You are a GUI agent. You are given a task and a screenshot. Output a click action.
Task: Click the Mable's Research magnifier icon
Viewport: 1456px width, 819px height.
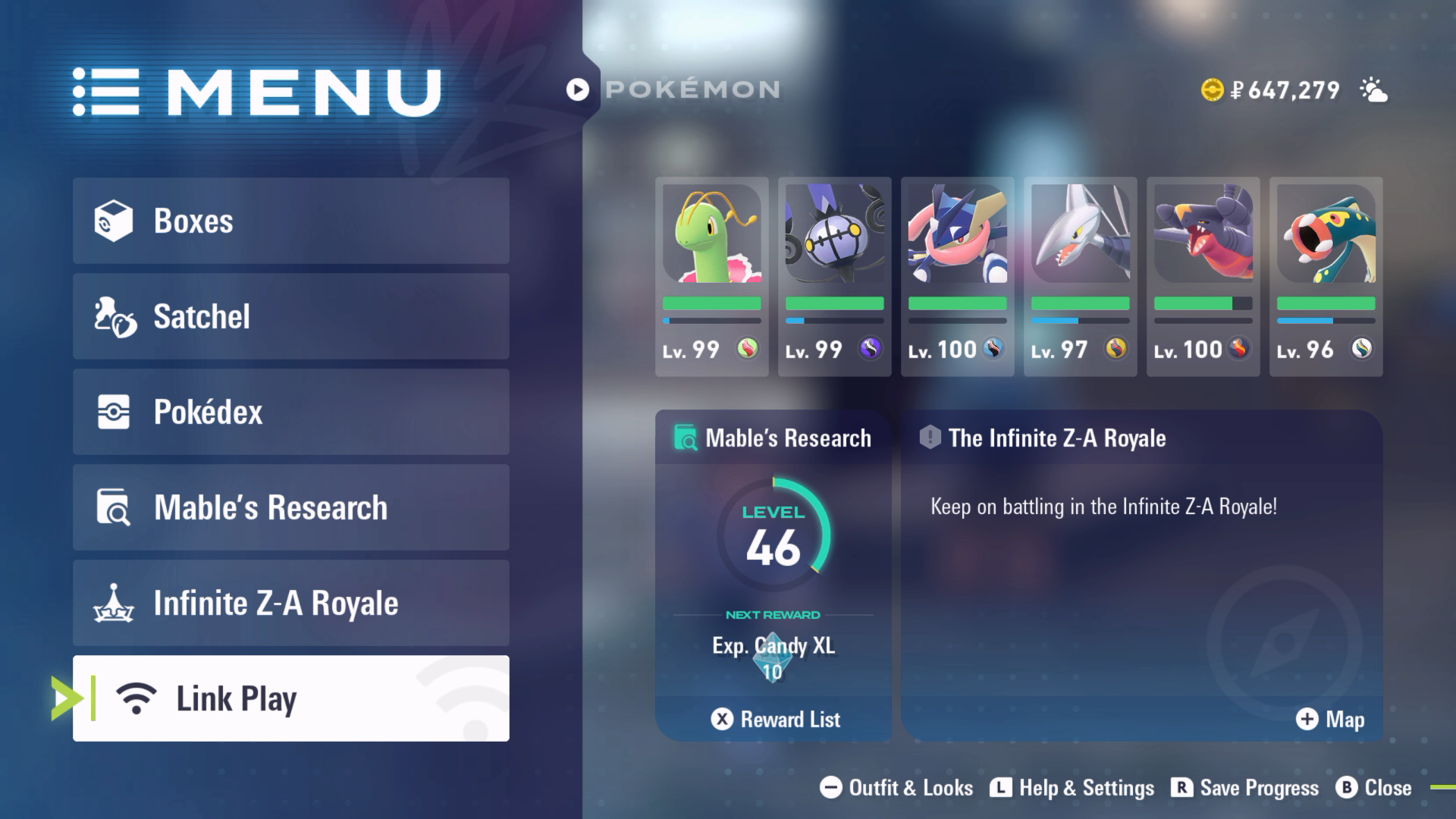pos(114,507)
